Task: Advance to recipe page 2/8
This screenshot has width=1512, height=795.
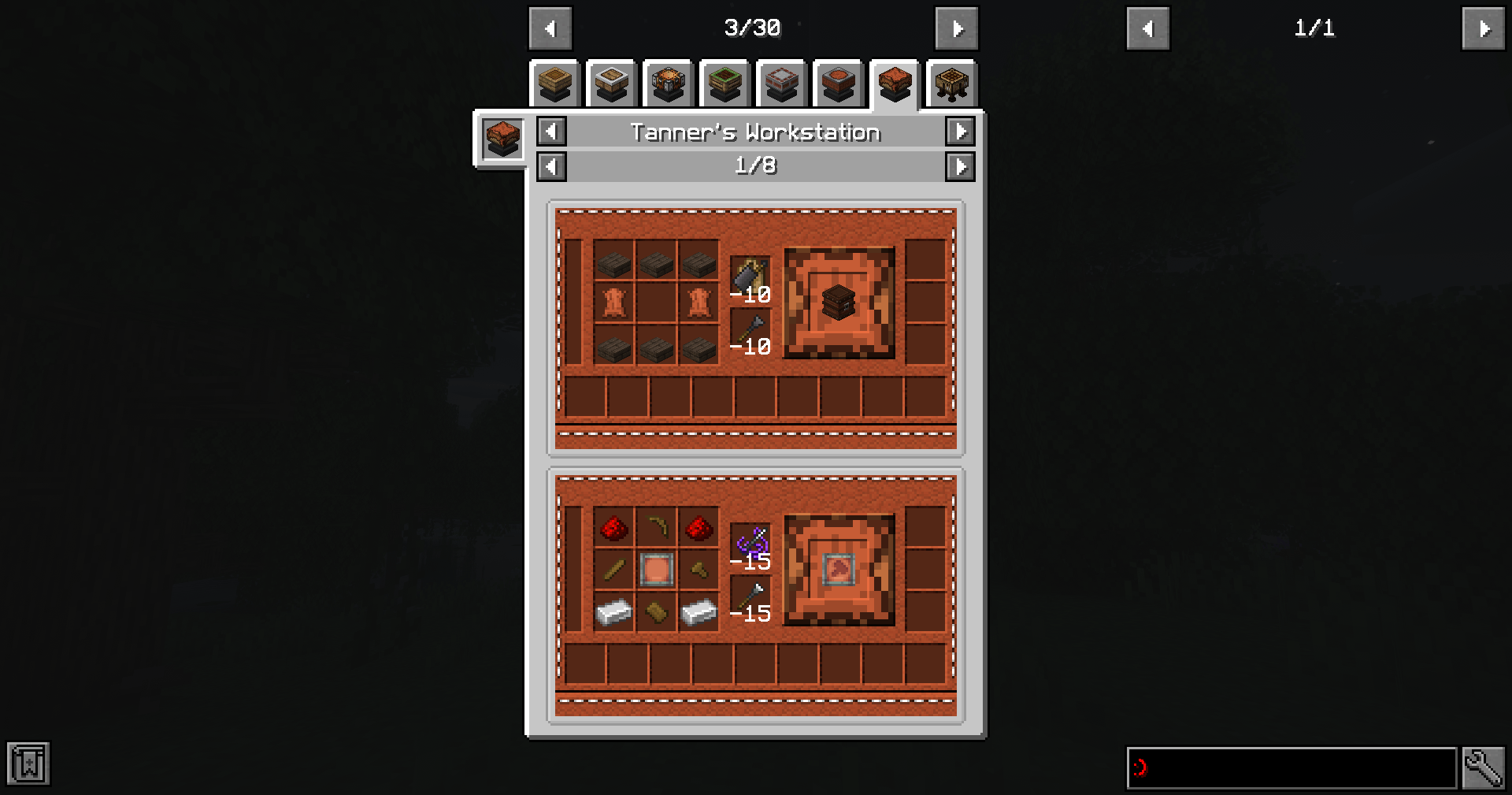Action: [x=960, y=166]
